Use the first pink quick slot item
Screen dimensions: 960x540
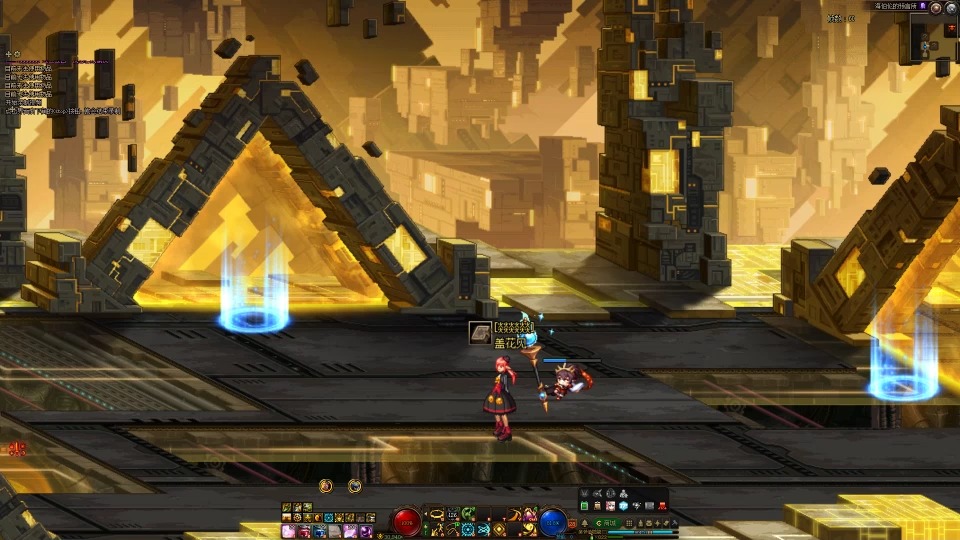pyautogui.click(x=288, y=530)
